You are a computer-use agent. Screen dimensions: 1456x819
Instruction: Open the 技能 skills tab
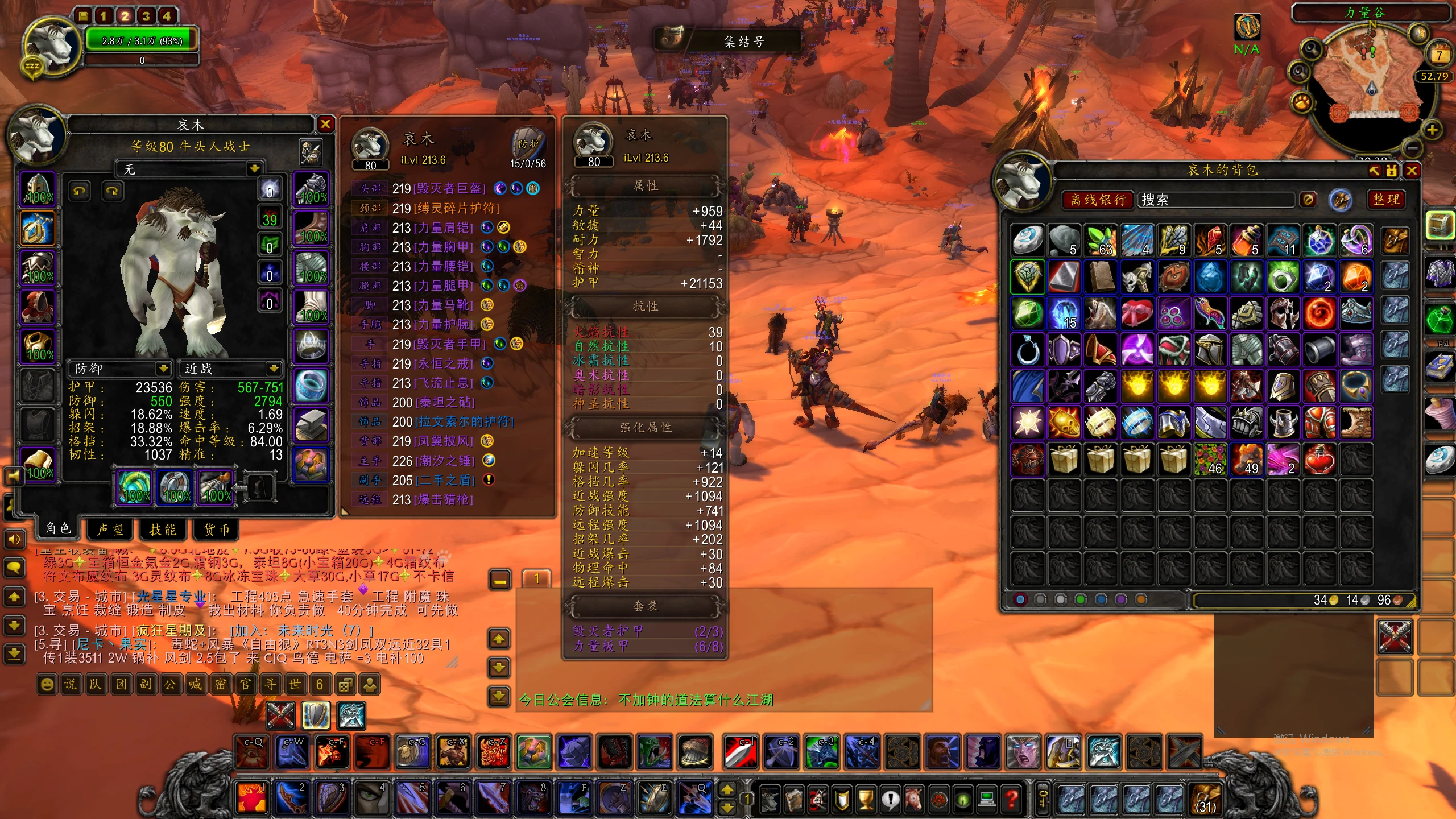click(x=163, y=530)
